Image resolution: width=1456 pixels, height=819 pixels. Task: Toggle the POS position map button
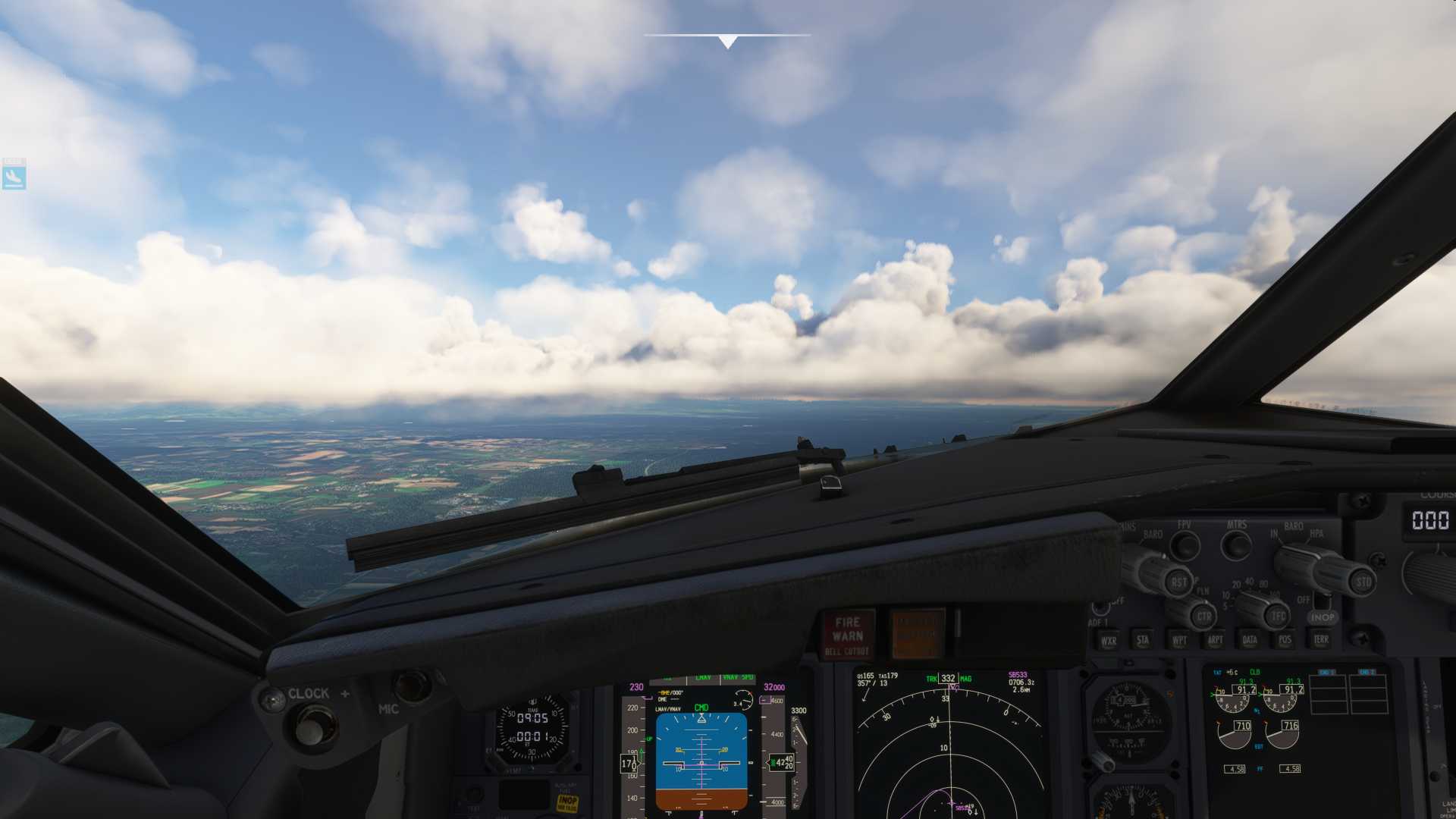(1285, 640)
